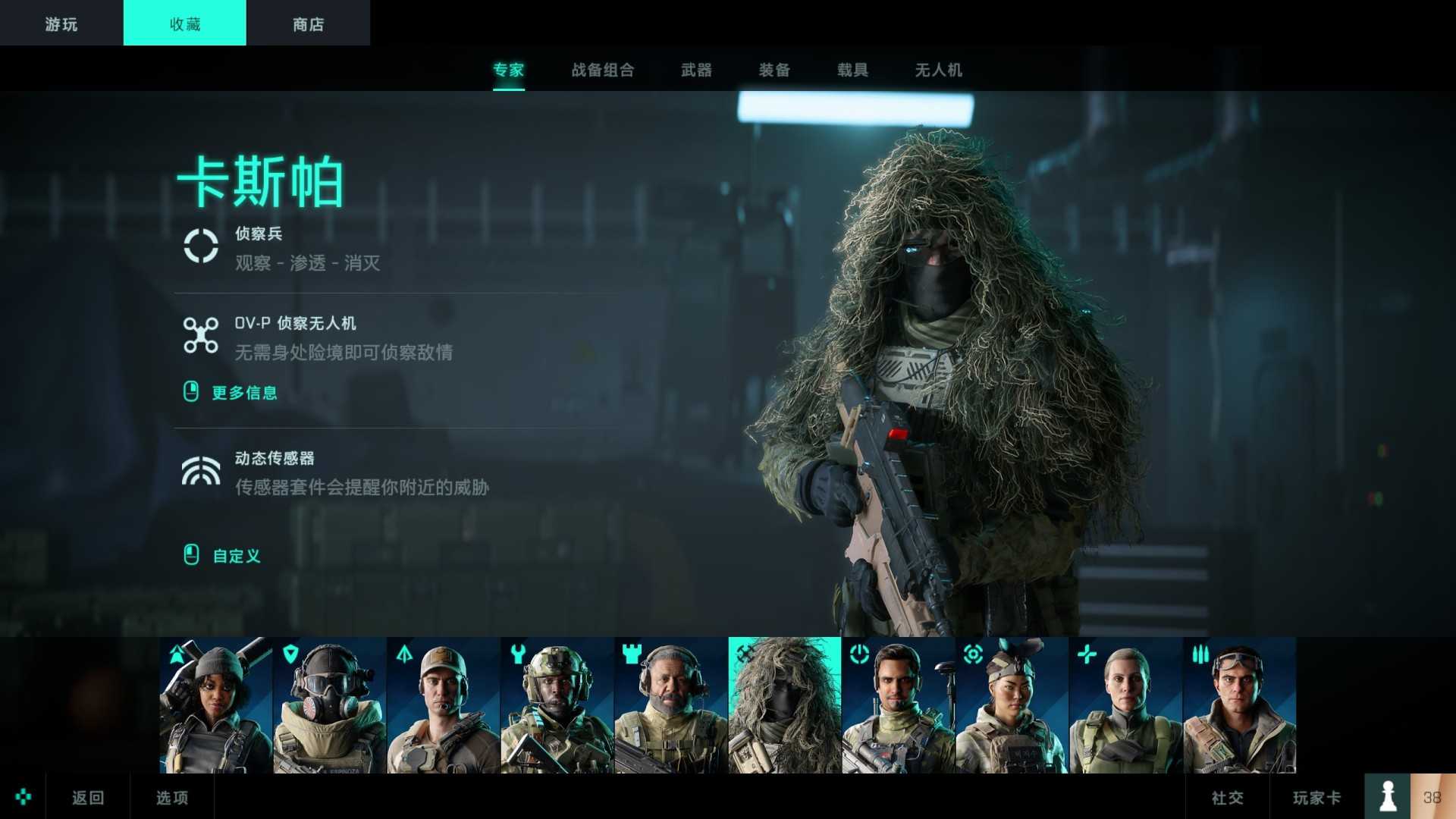The height and width of the screenshot is (819, 1456).
Task: Open the 选项 menu
Action: pos(172,797)
